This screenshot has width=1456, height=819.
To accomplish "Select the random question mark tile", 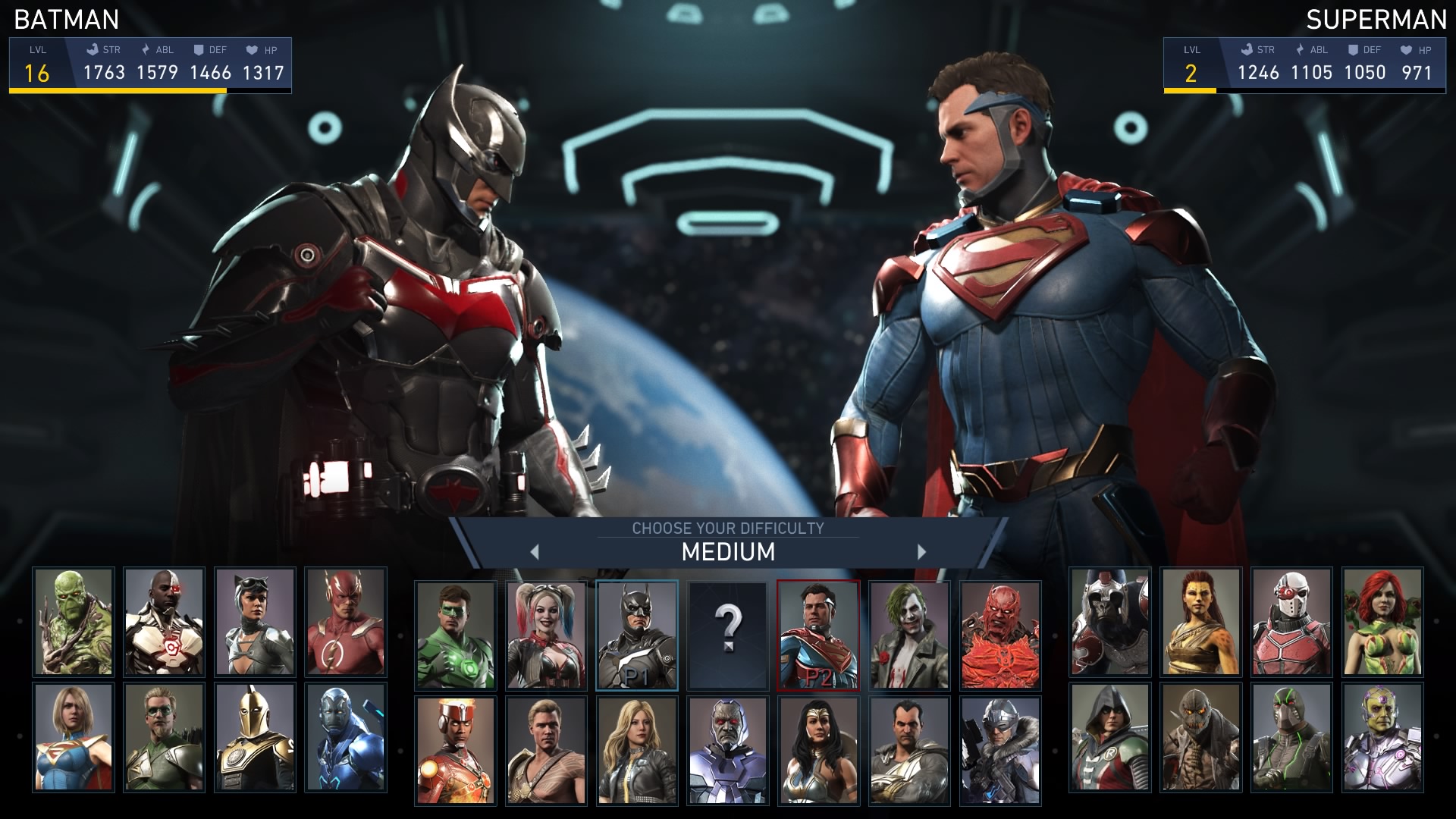I will [x=727, y=635].
